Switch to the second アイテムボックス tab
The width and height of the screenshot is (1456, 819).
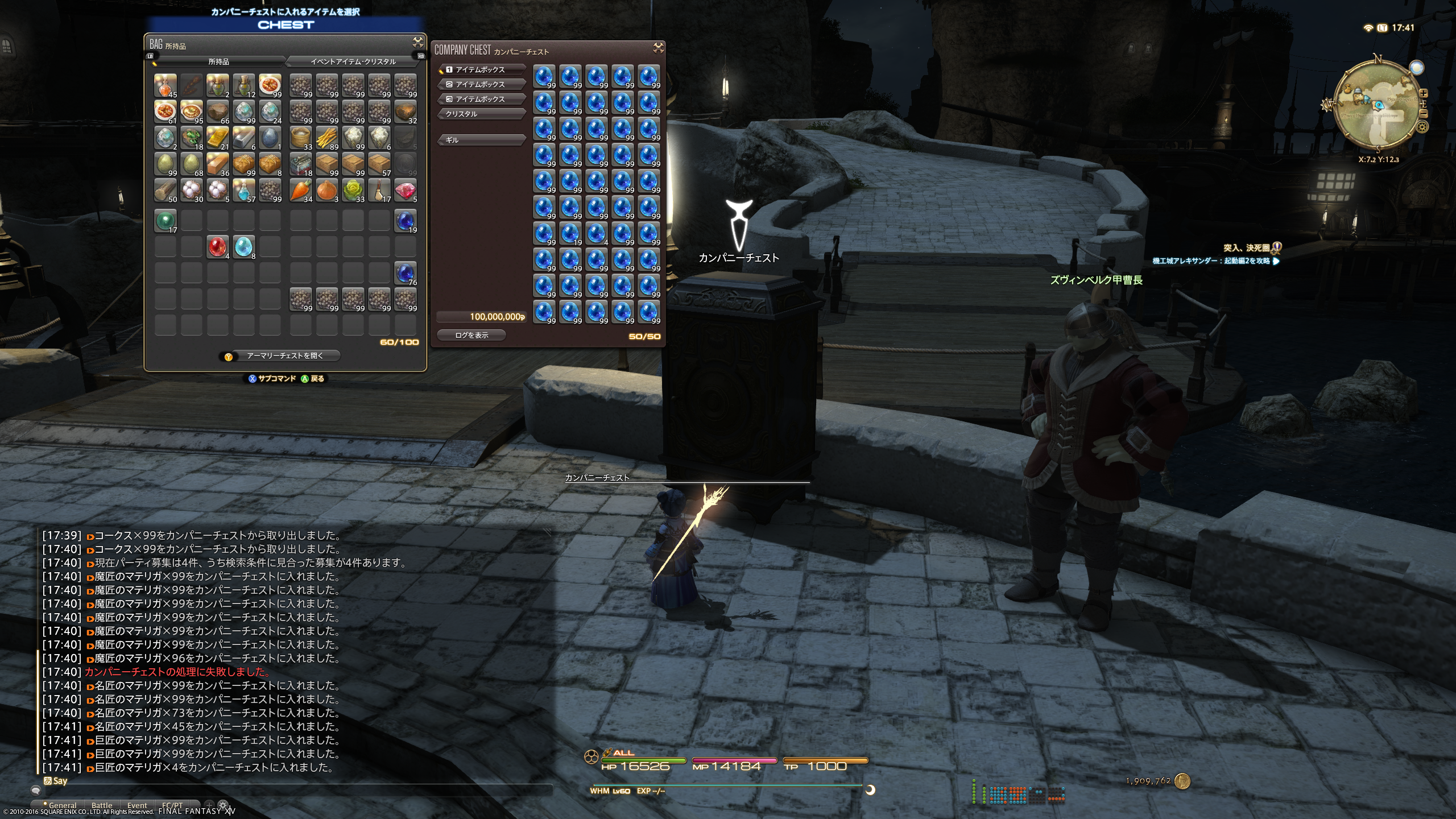[481, 84]
